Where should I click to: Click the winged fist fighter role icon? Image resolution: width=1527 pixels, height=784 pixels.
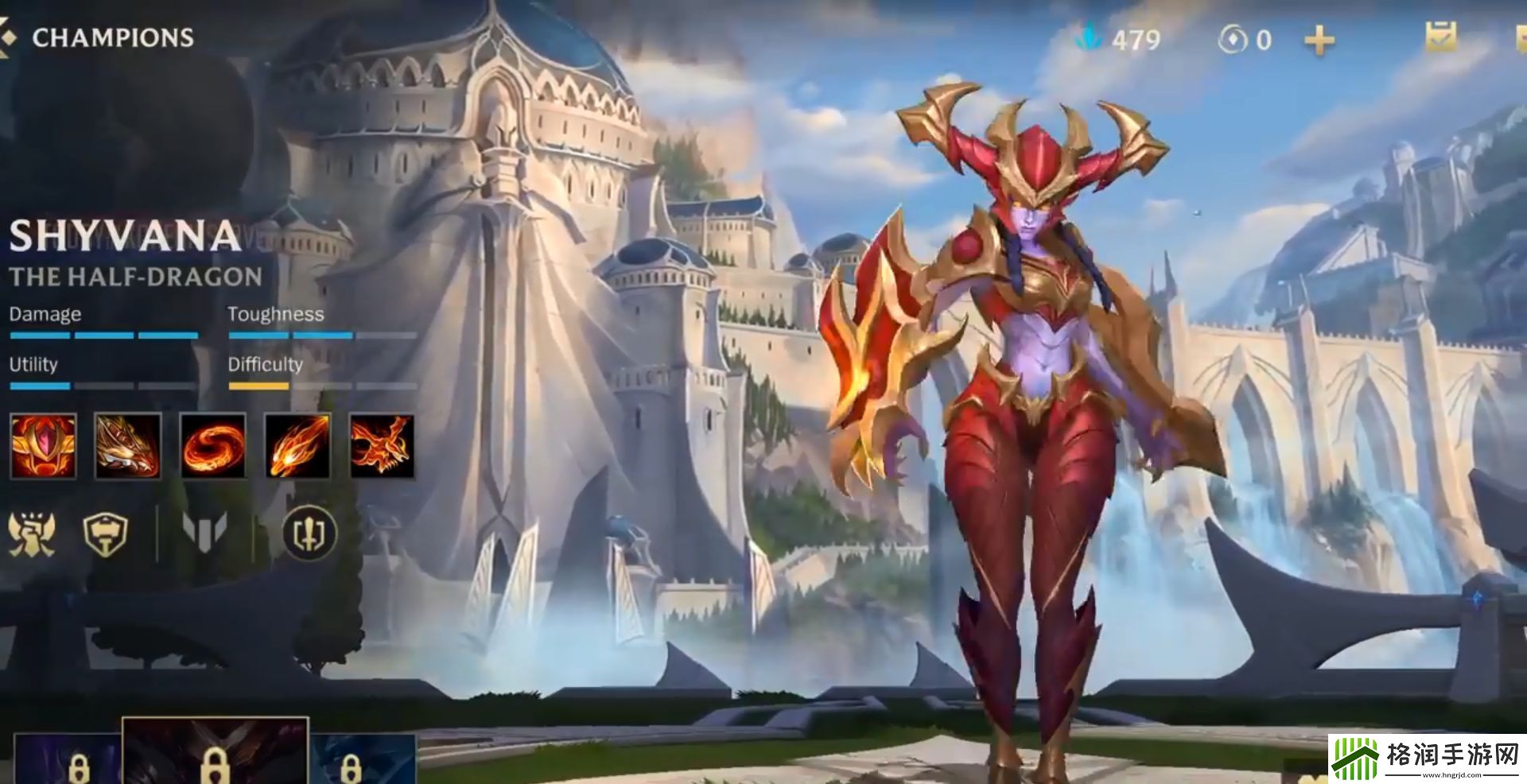point(31,533)
